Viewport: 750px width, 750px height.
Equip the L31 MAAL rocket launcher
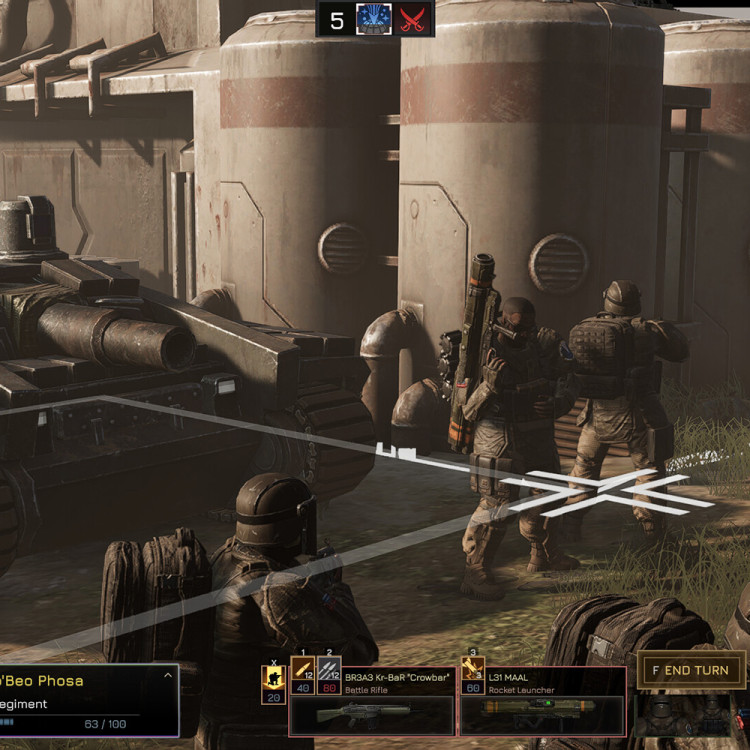click(x=542, y=712)
